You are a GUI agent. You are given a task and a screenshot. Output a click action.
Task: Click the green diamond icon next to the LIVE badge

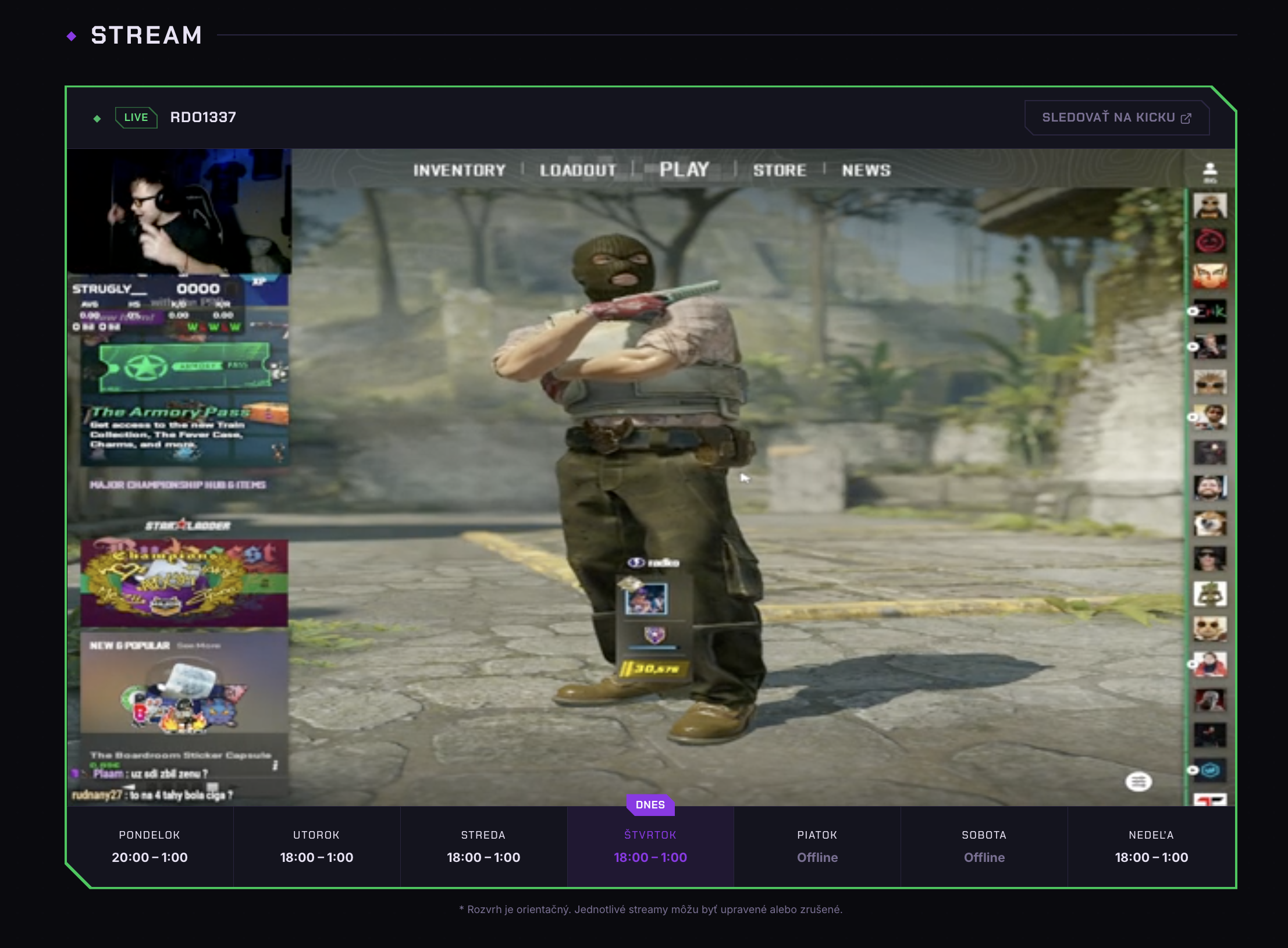(97, 117)
